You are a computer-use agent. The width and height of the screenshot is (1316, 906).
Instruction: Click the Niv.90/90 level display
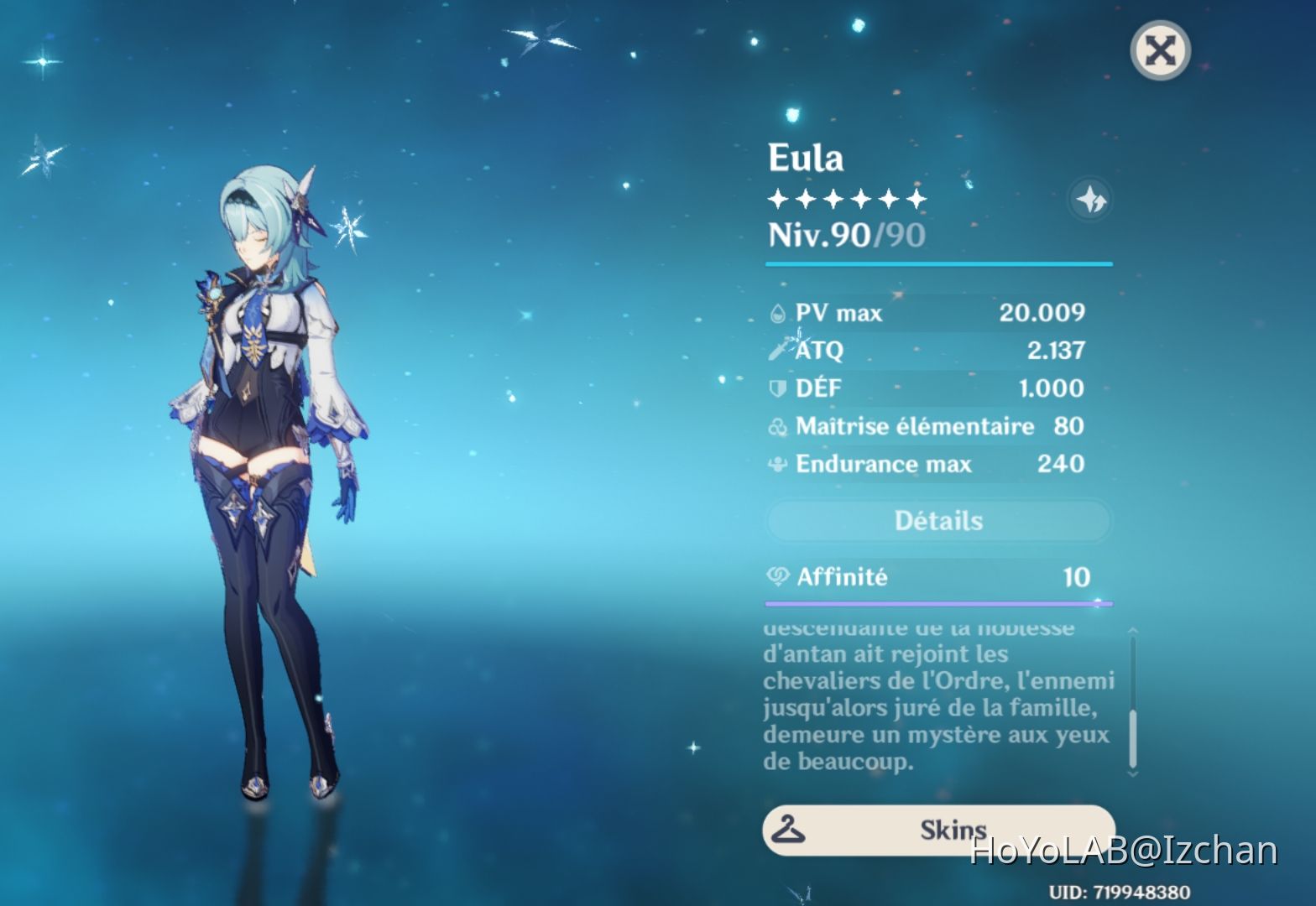pyautogui.click(x=843, y=236)
